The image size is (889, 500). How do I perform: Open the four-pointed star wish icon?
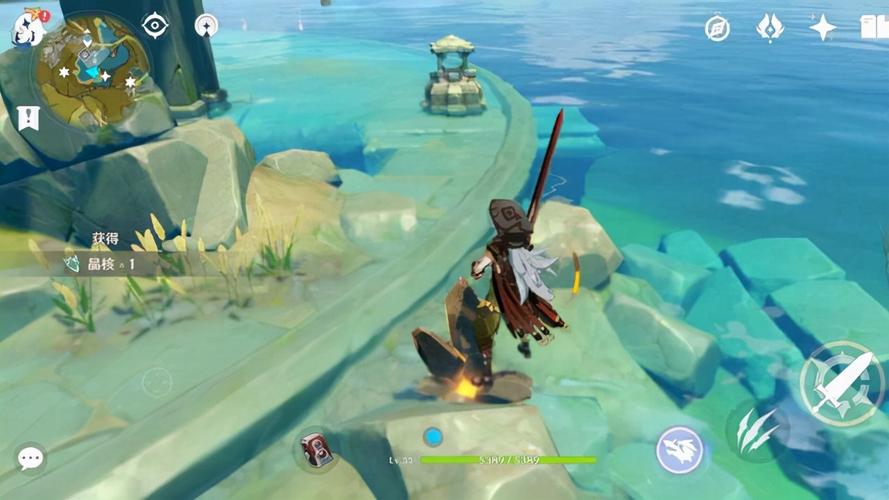822,27
